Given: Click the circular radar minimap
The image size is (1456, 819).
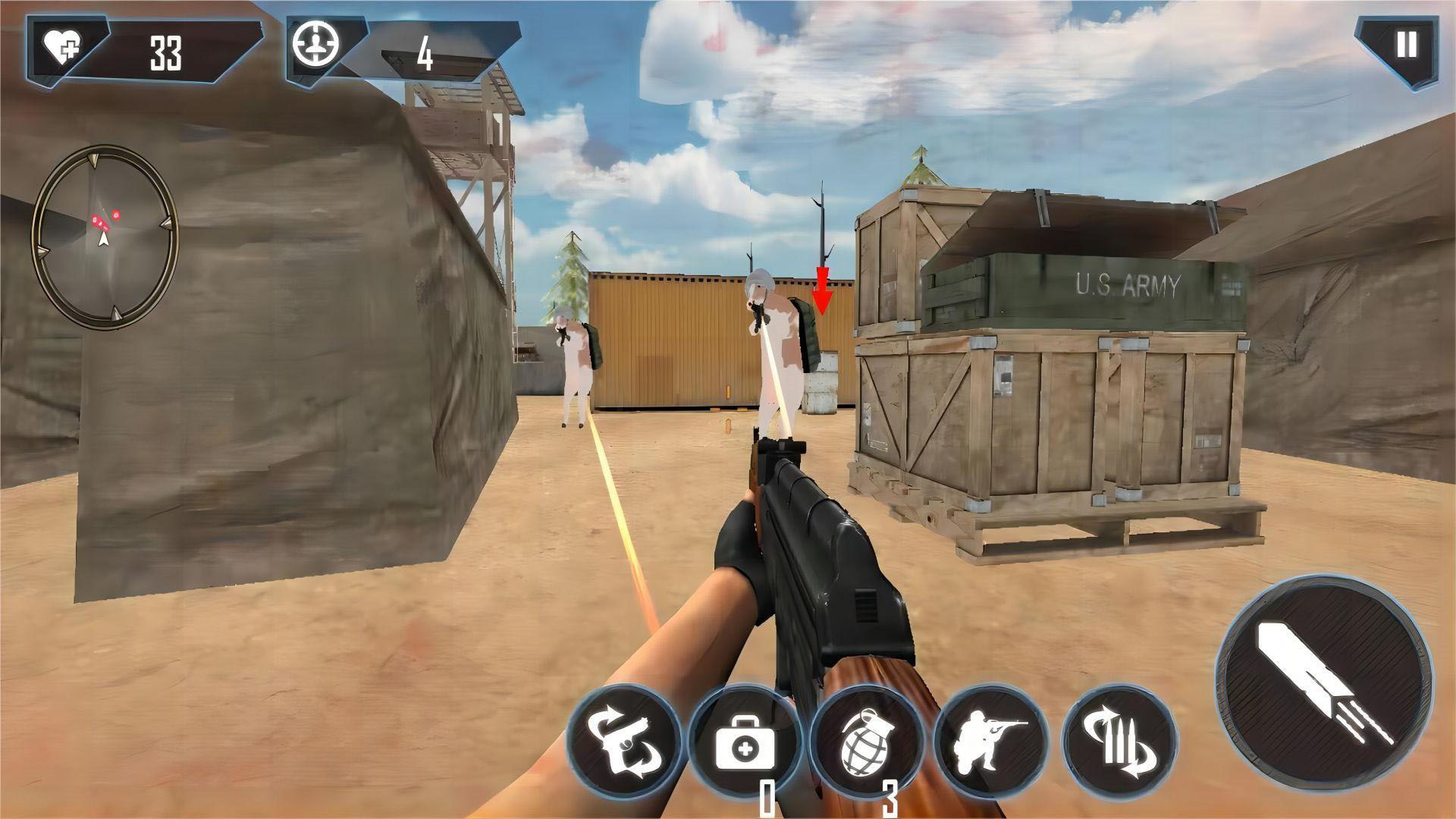Looking at the screenshot, I should pos(104,237).
